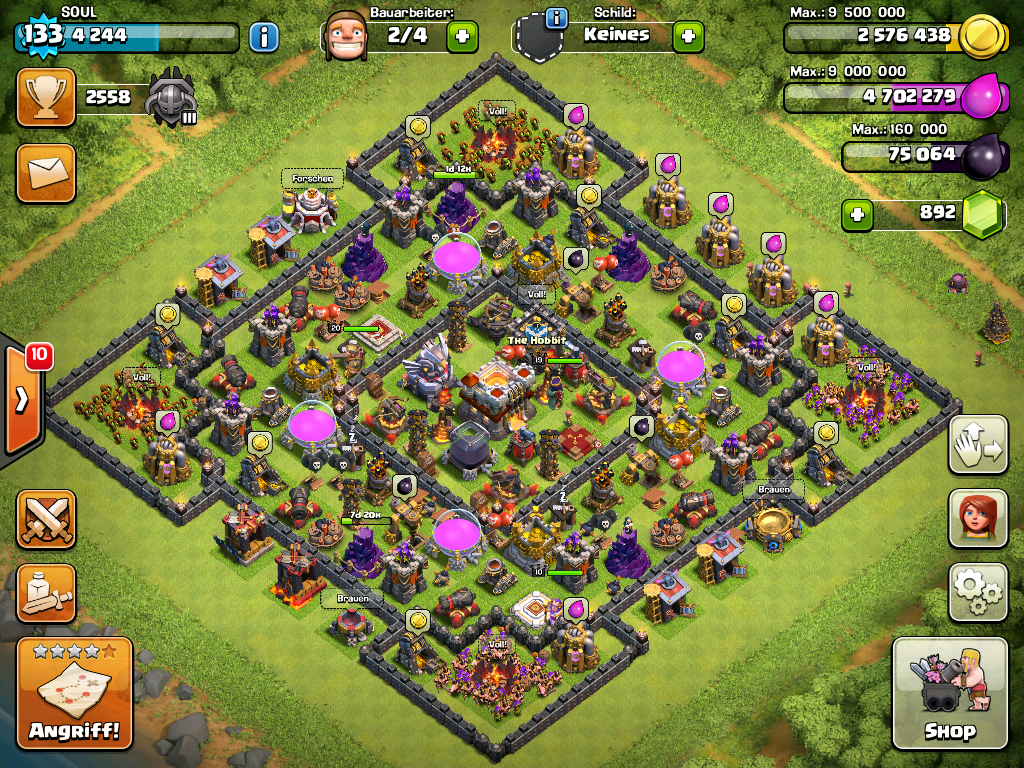Image resolution: width=1024 pixels, height=768 pixels.
Task: Open the Shop
Action: click(949, 693)
